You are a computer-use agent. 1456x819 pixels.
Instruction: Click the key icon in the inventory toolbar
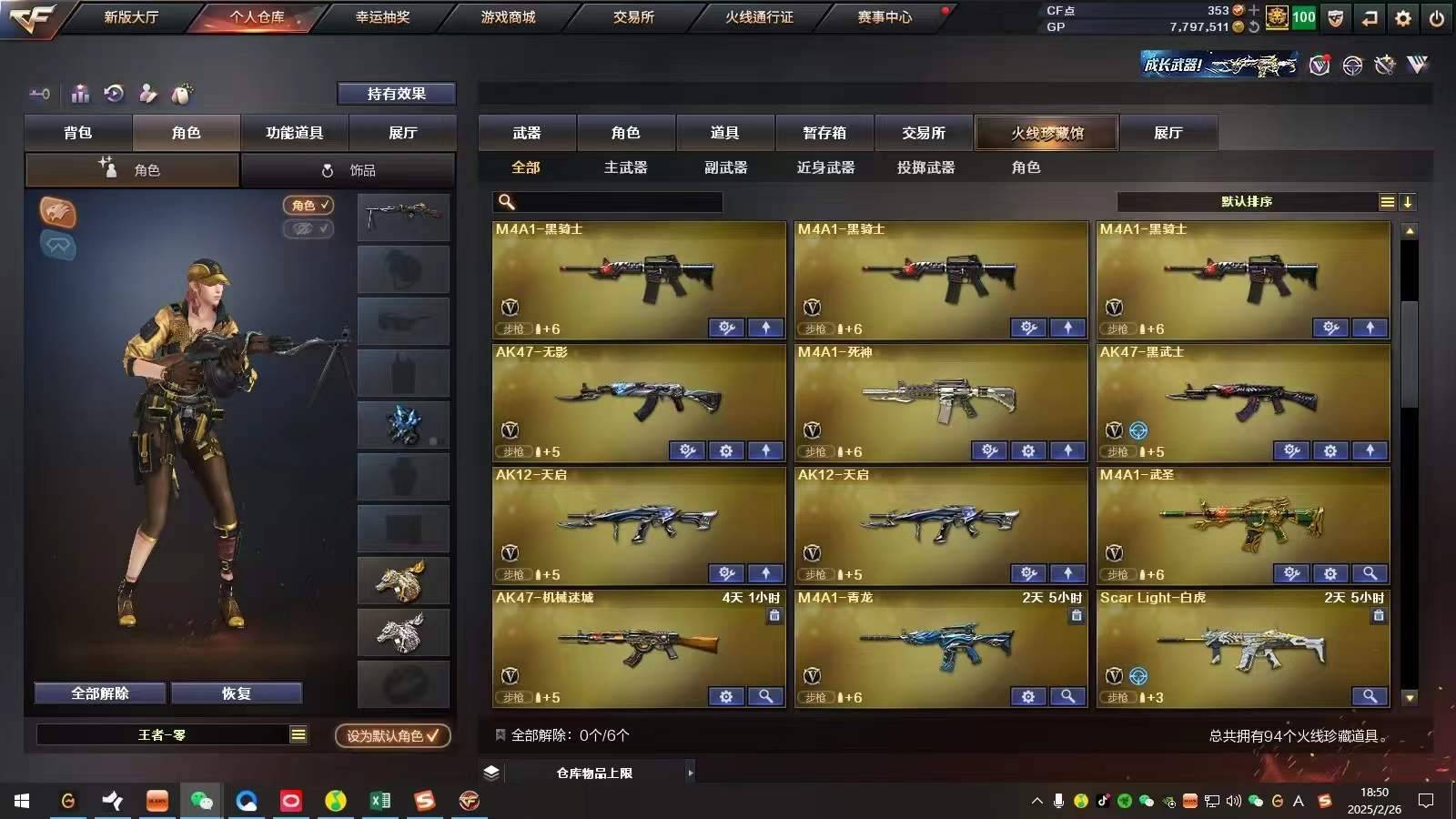[38, 94]
